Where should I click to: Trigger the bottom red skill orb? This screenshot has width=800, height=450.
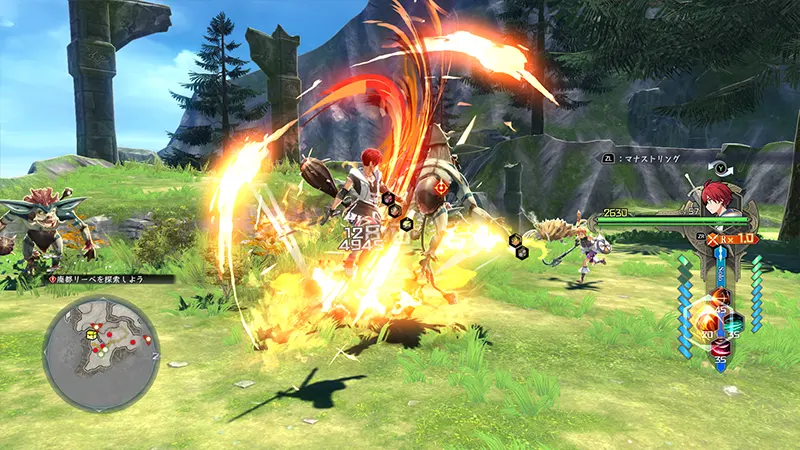pos(720,348)
